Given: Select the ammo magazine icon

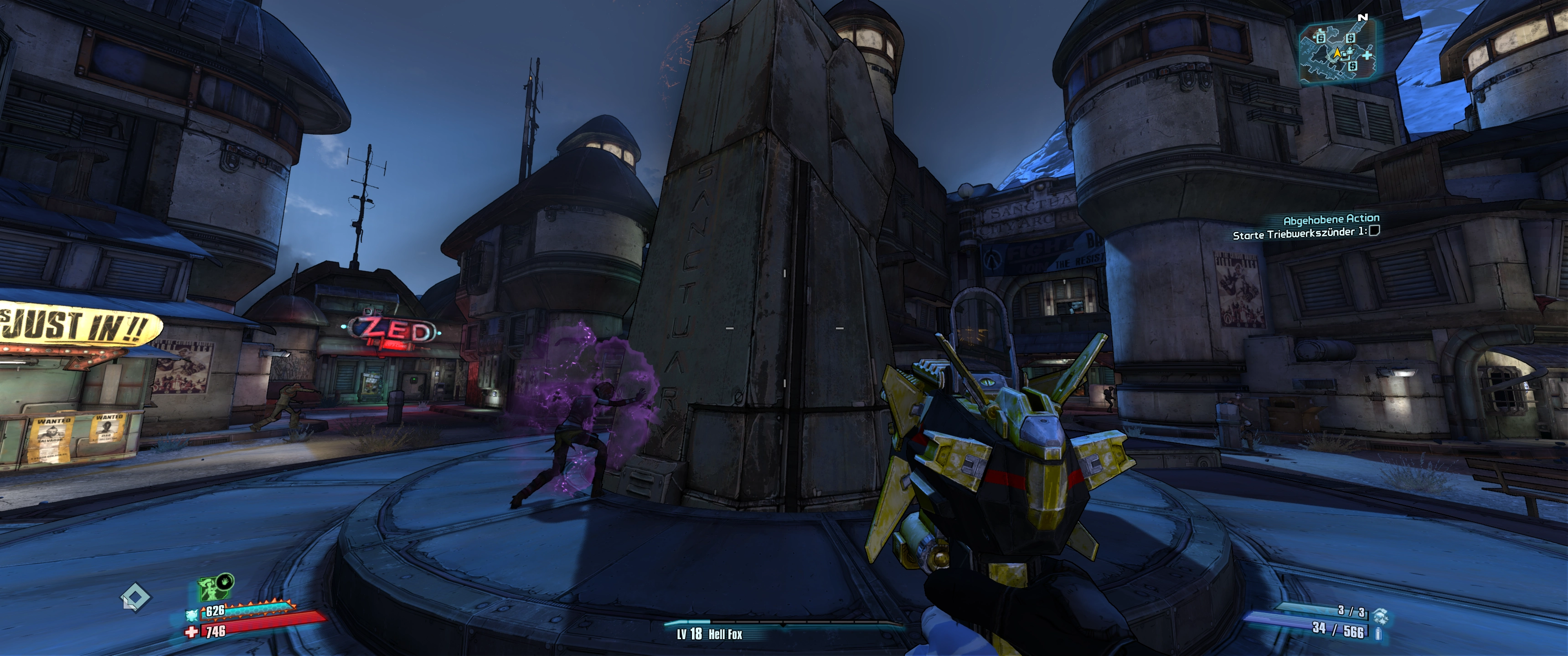Looking at the screenshot, I should 1378,633.
